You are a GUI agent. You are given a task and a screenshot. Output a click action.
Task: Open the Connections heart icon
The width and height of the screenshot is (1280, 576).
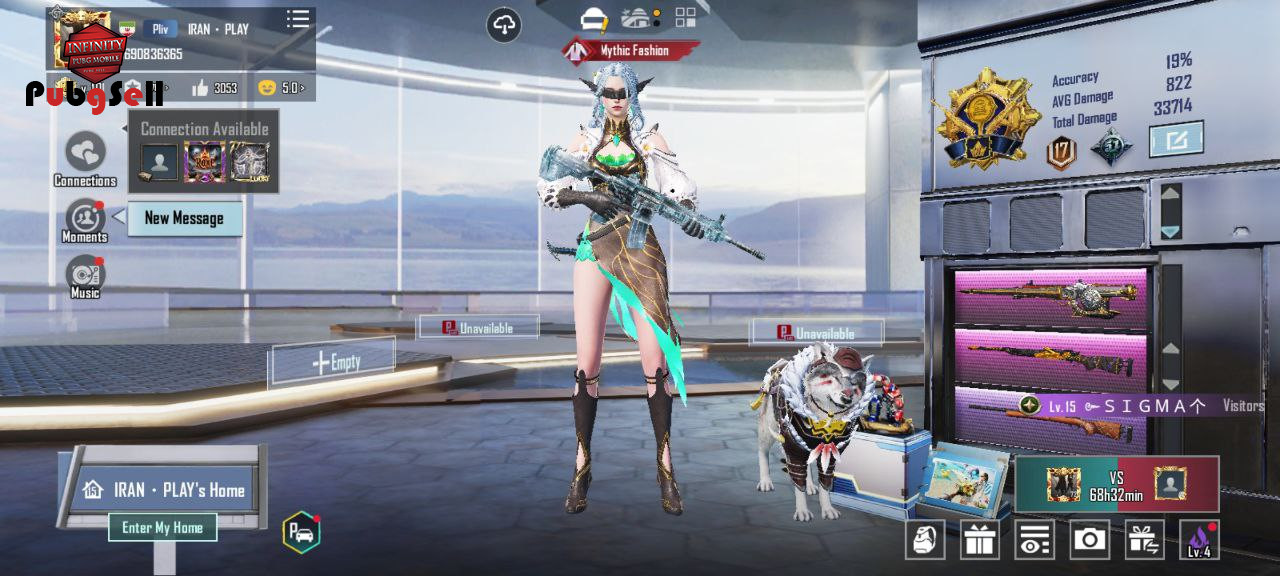click(85, 154)
